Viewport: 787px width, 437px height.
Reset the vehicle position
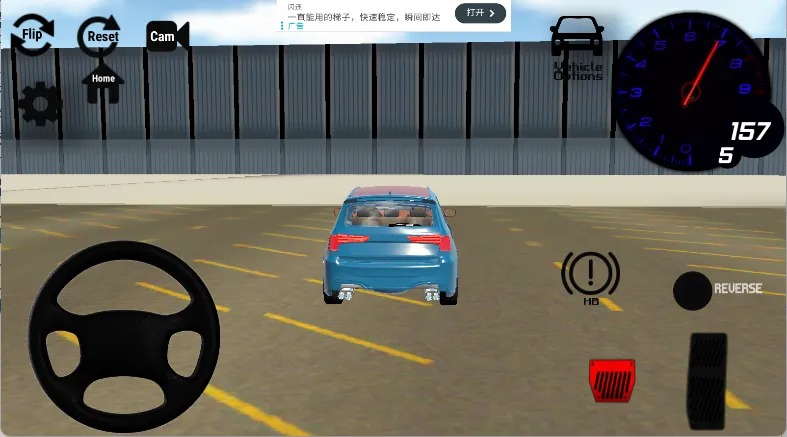[x=102, y=36]
